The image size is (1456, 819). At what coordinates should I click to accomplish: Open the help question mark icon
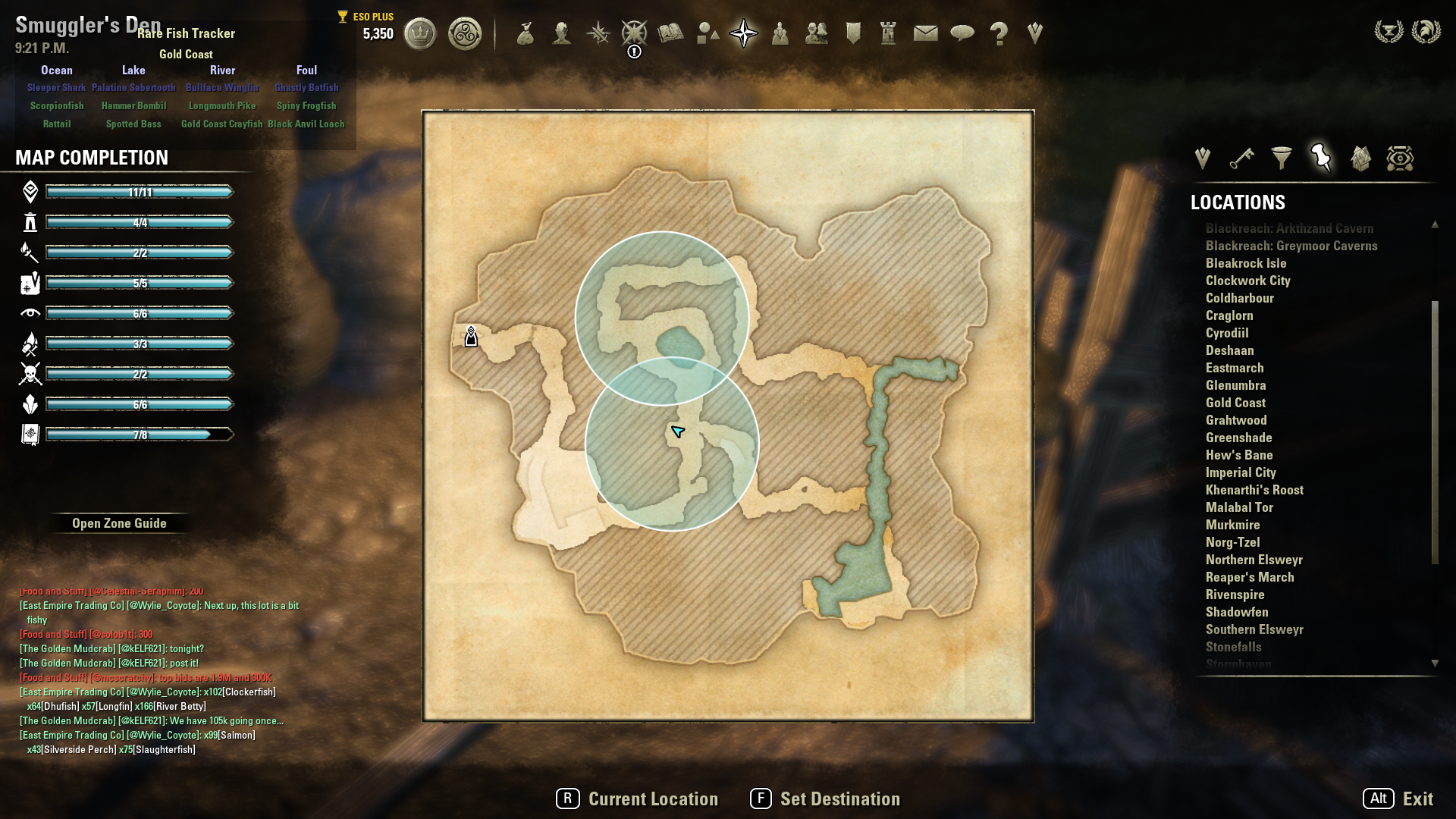(999, 33)
